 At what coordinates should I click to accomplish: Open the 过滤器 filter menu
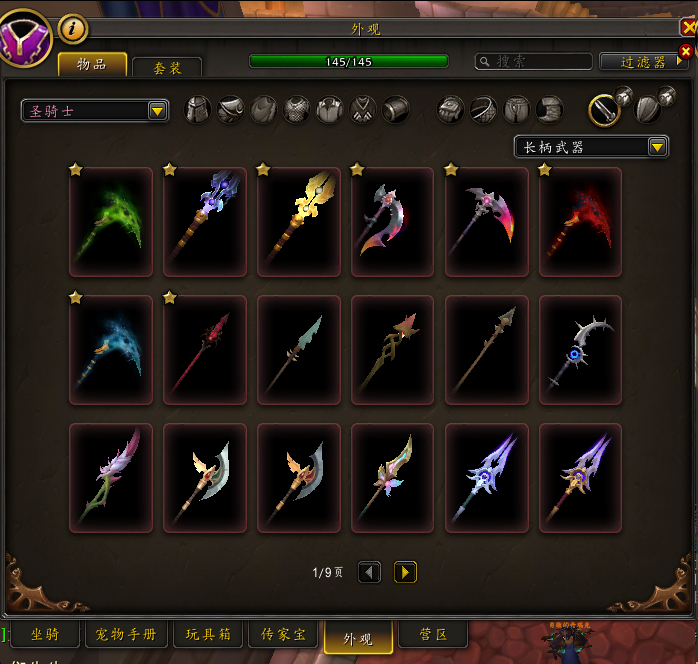pyautogui.click(x=644, y=62)
